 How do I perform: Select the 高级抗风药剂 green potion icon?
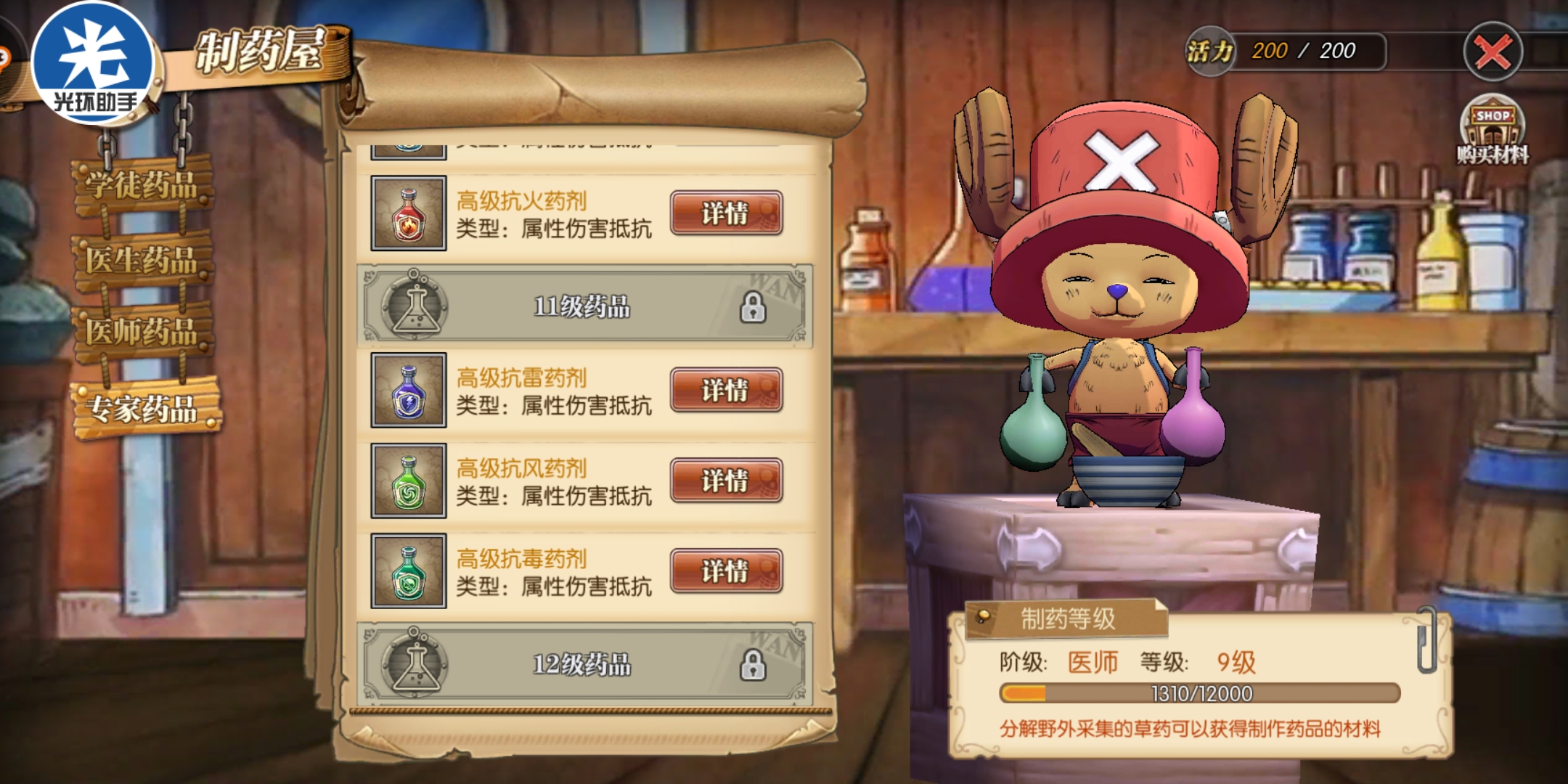409,481
